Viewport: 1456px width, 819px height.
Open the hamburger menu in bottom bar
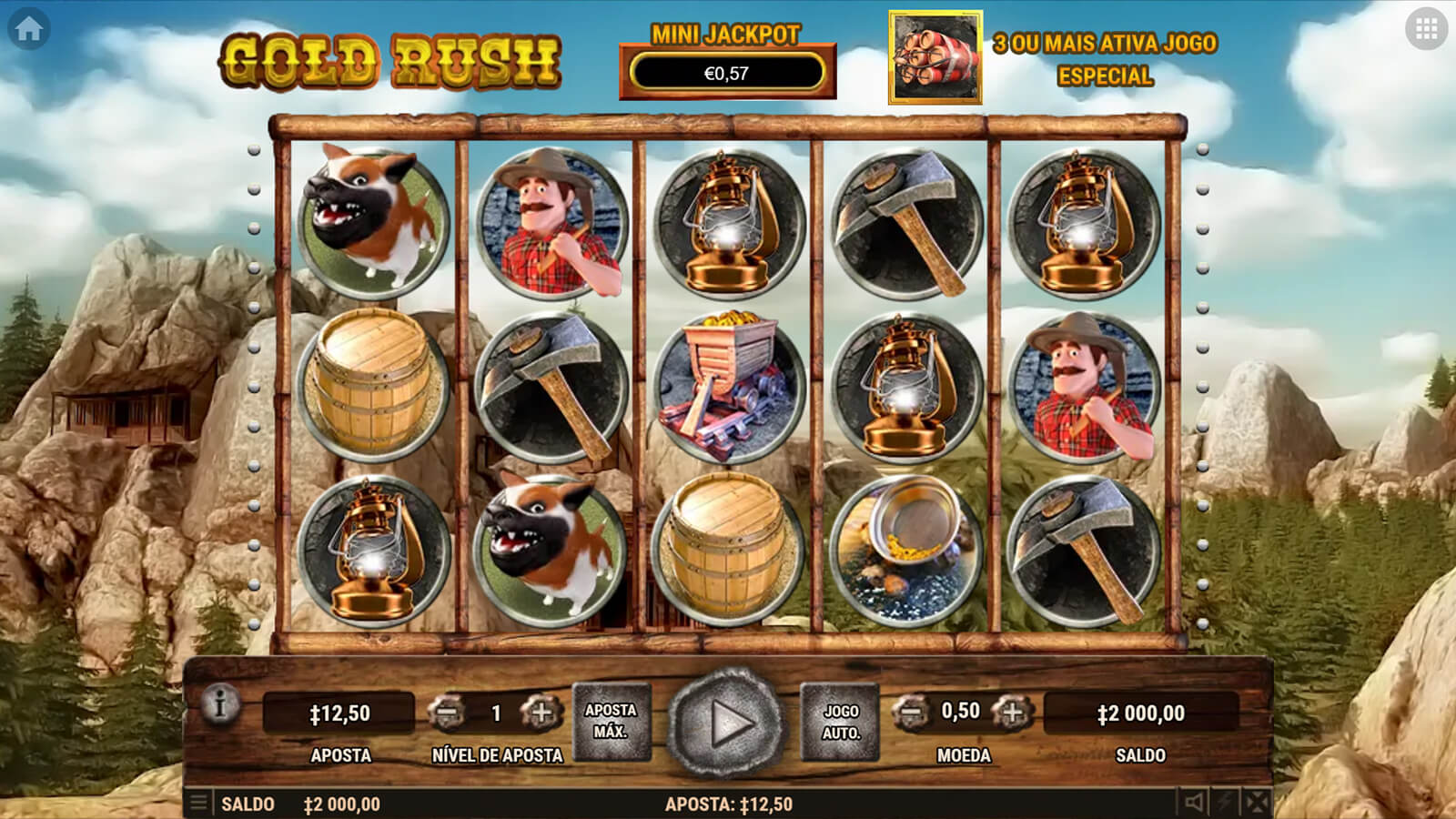point(197,804)
